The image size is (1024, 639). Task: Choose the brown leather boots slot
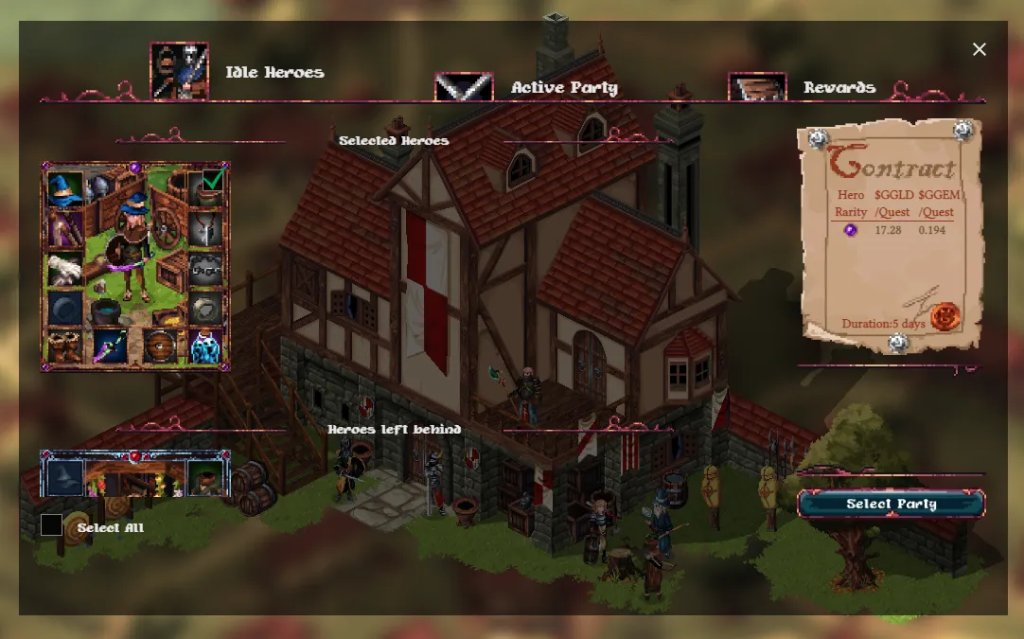[x=65, y=346]
